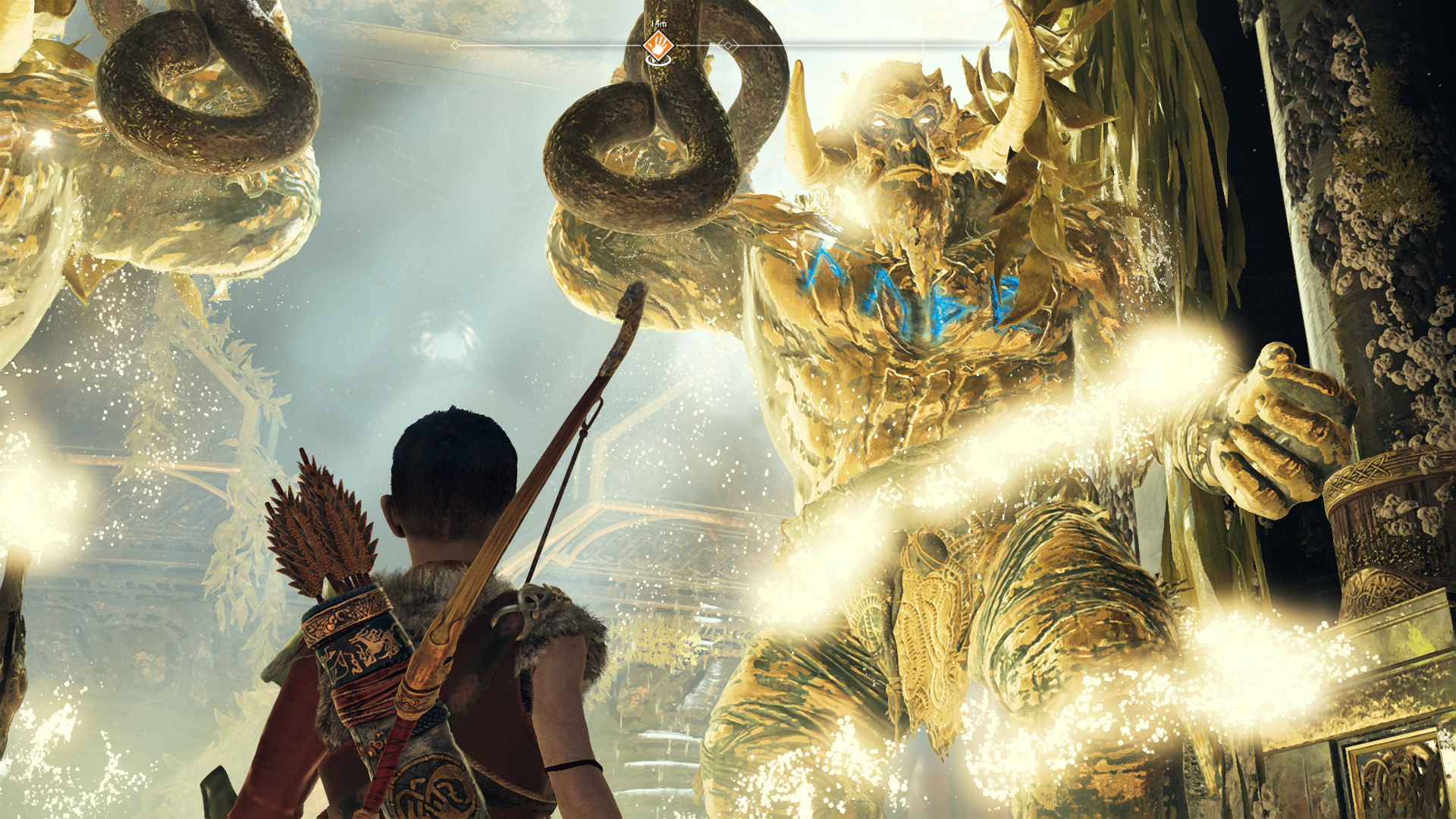Click the left endpoint of the compass bar
The width and height of the screenshot is (1456, 819).
click(x=455, y=45)
